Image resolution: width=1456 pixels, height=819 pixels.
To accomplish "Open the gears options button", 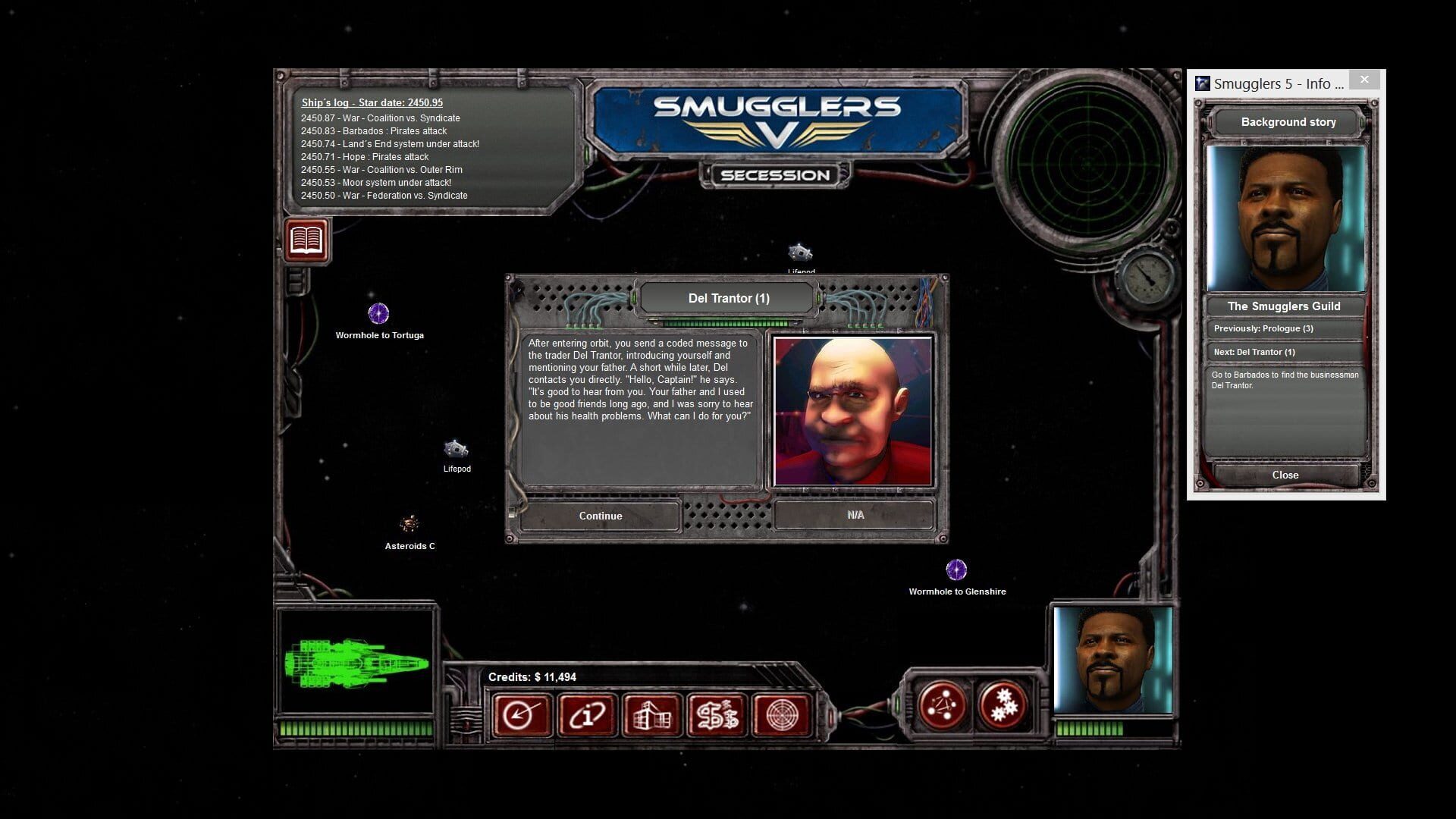I will 1001,704.
